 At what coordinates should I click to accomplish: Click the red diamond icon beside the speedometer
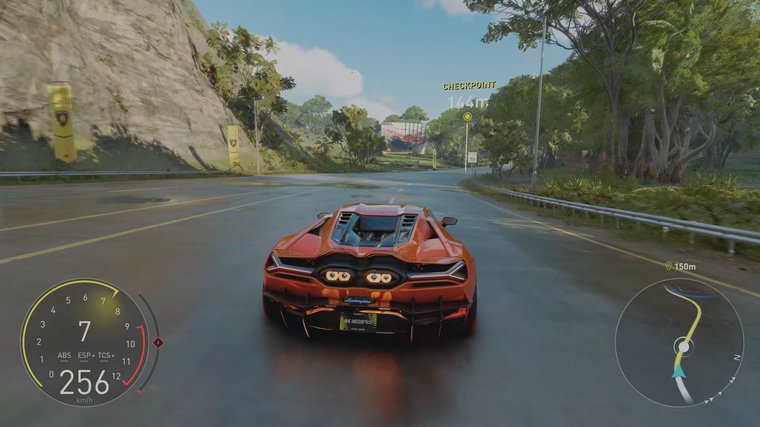click(x=158, y=342)
